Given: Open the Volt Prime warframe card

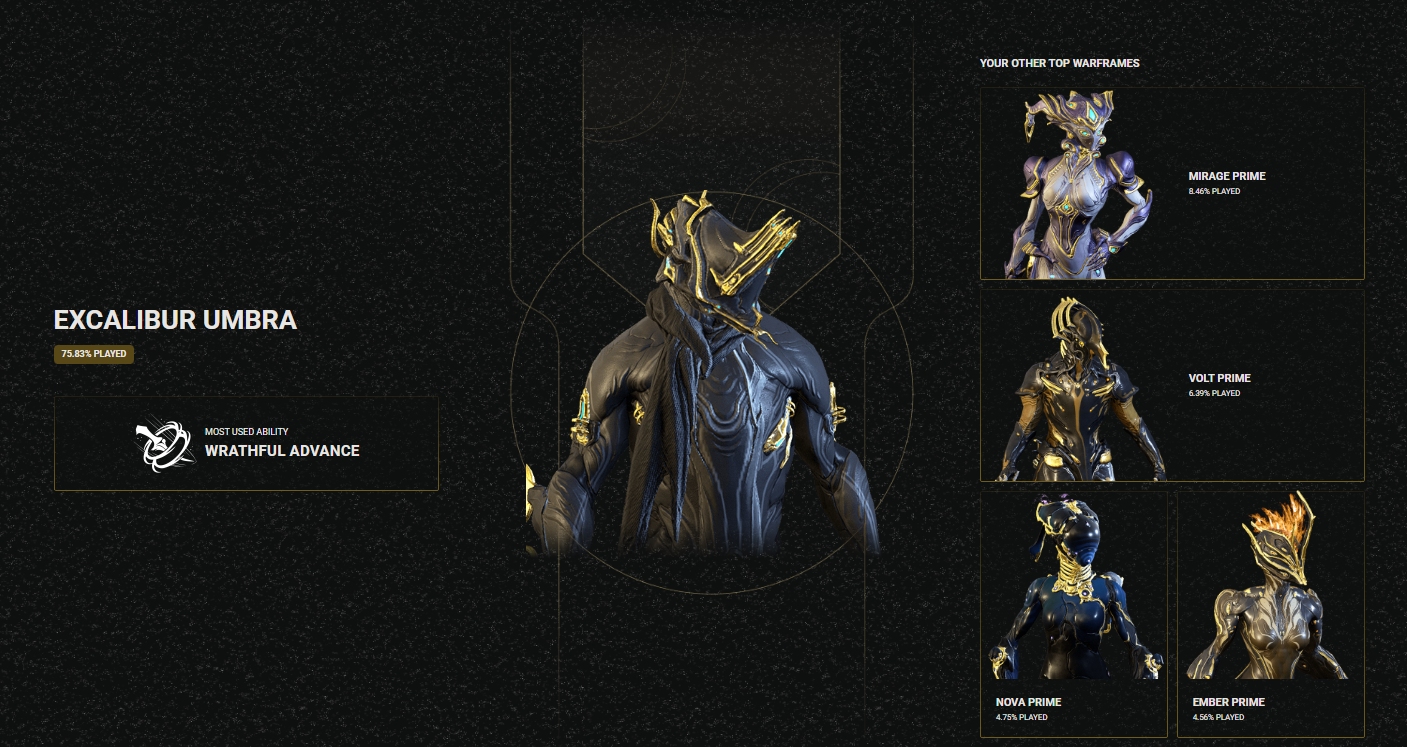Looking at the screenshot, I should point(1171,385).
